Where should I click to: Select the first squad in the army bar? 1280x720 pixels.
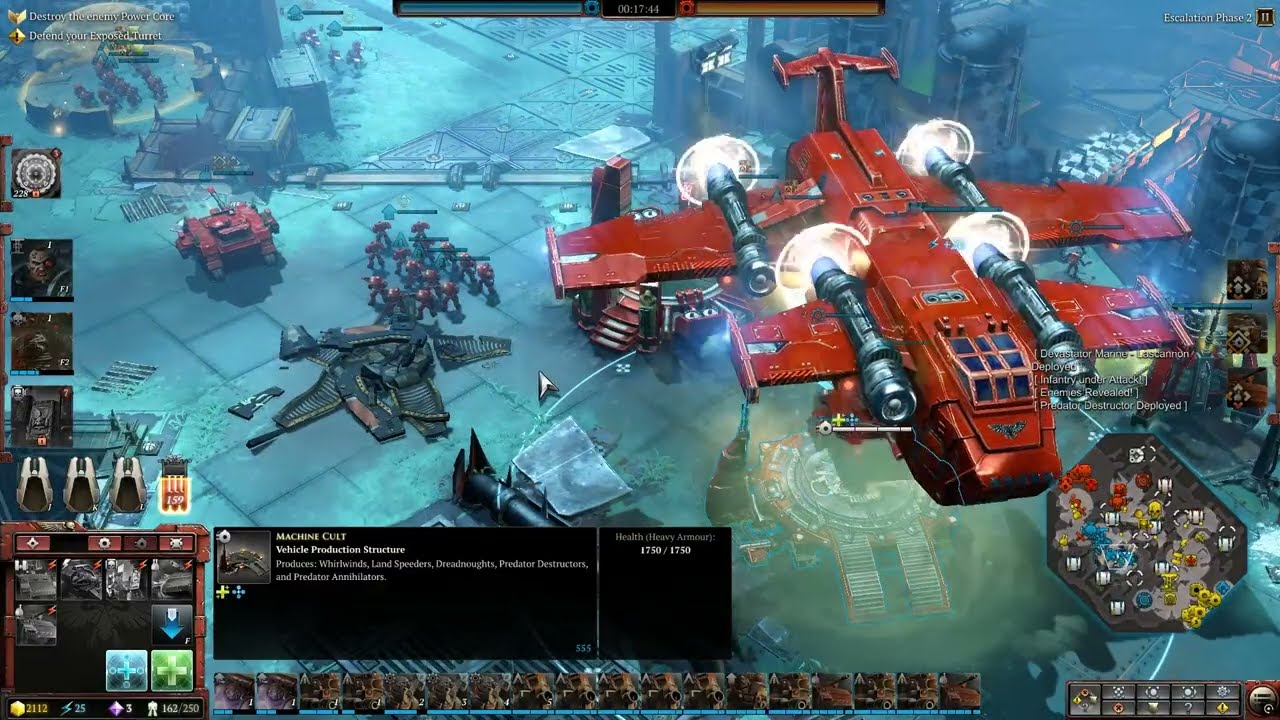[x=234, y=692]
